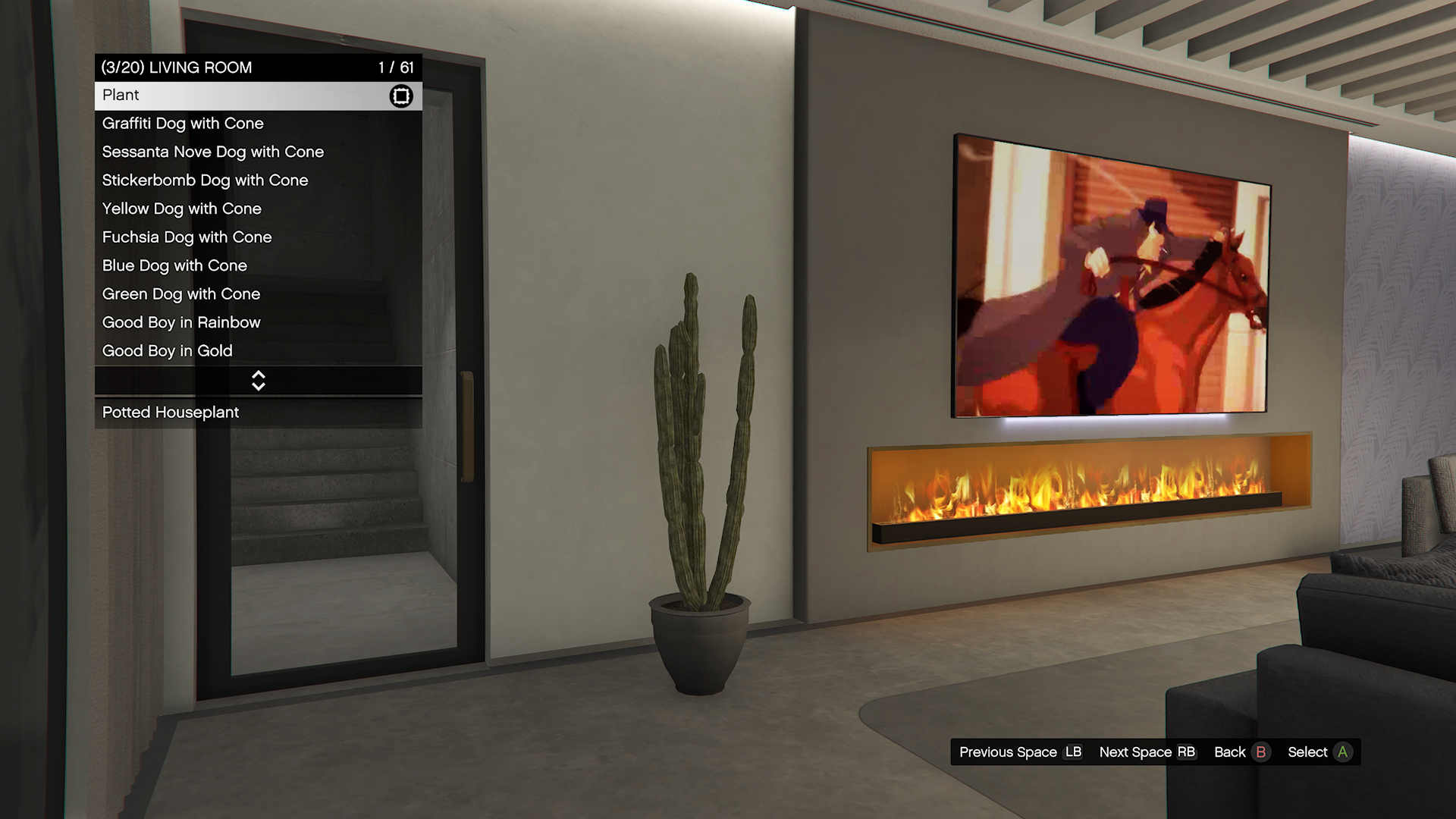This screenshot has width=1456, height=819.
Task: Select the Plant menu entry
Action: tap(258, 96)
